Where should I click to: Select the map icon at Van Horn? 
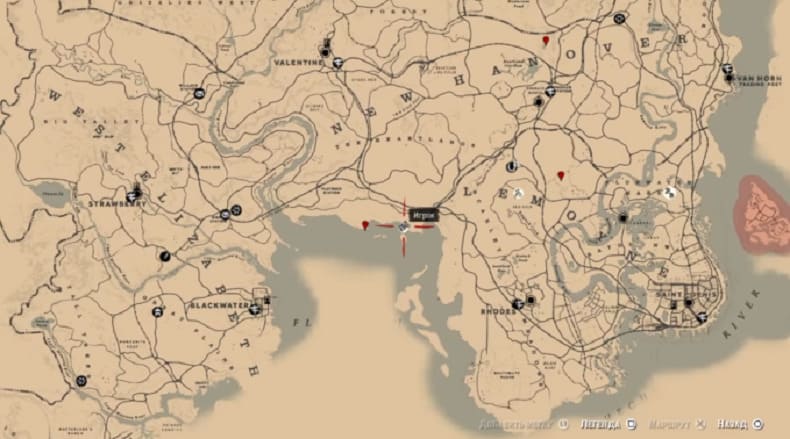[x=727, y=71]
